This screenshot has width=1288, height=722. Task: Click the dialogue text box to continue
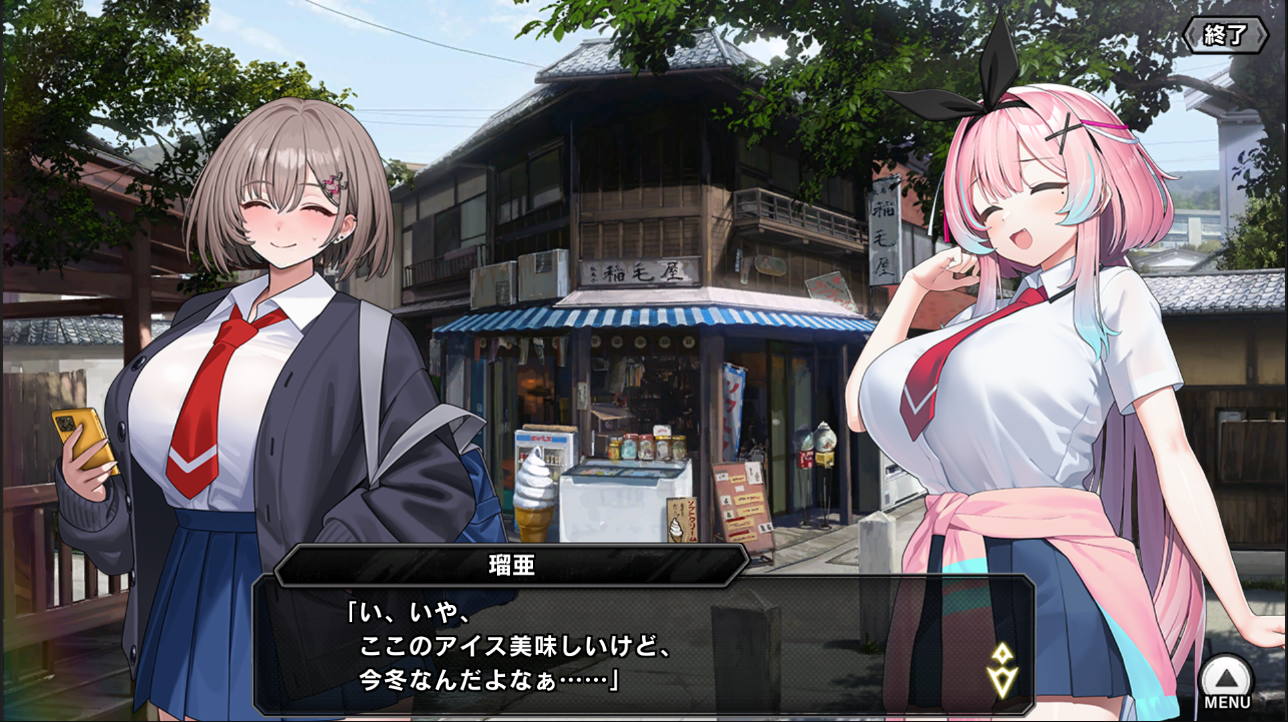(x=640, y=645)
